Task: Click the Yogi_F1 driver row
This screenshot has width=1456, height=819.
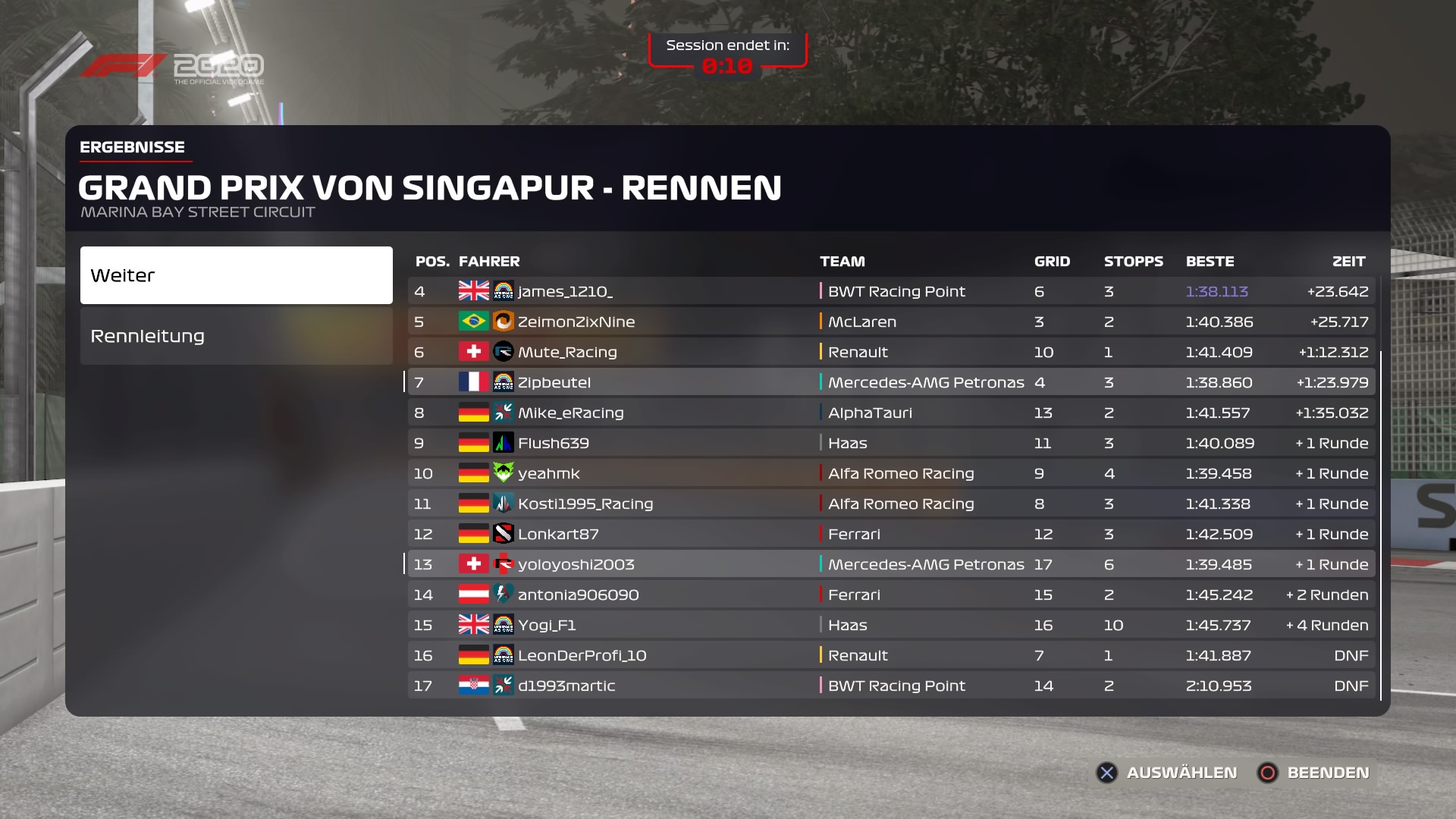Action: [x=891, y=625]
